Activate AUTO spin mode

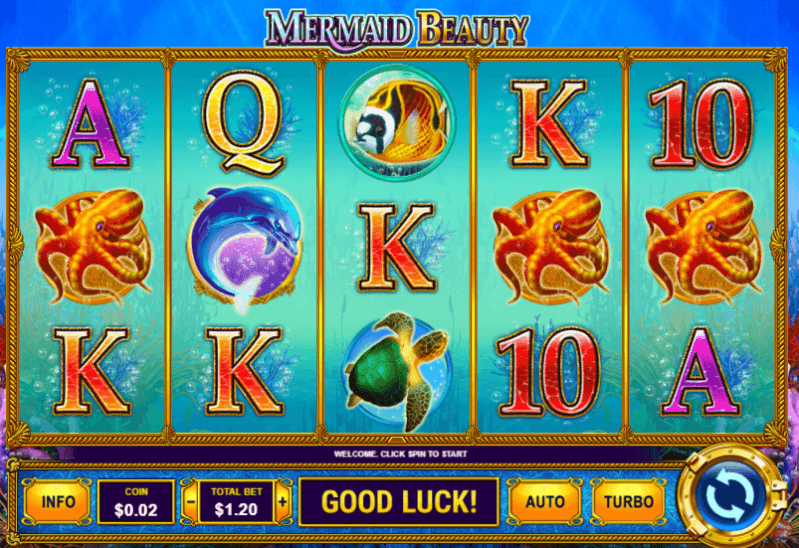[545, 501]
